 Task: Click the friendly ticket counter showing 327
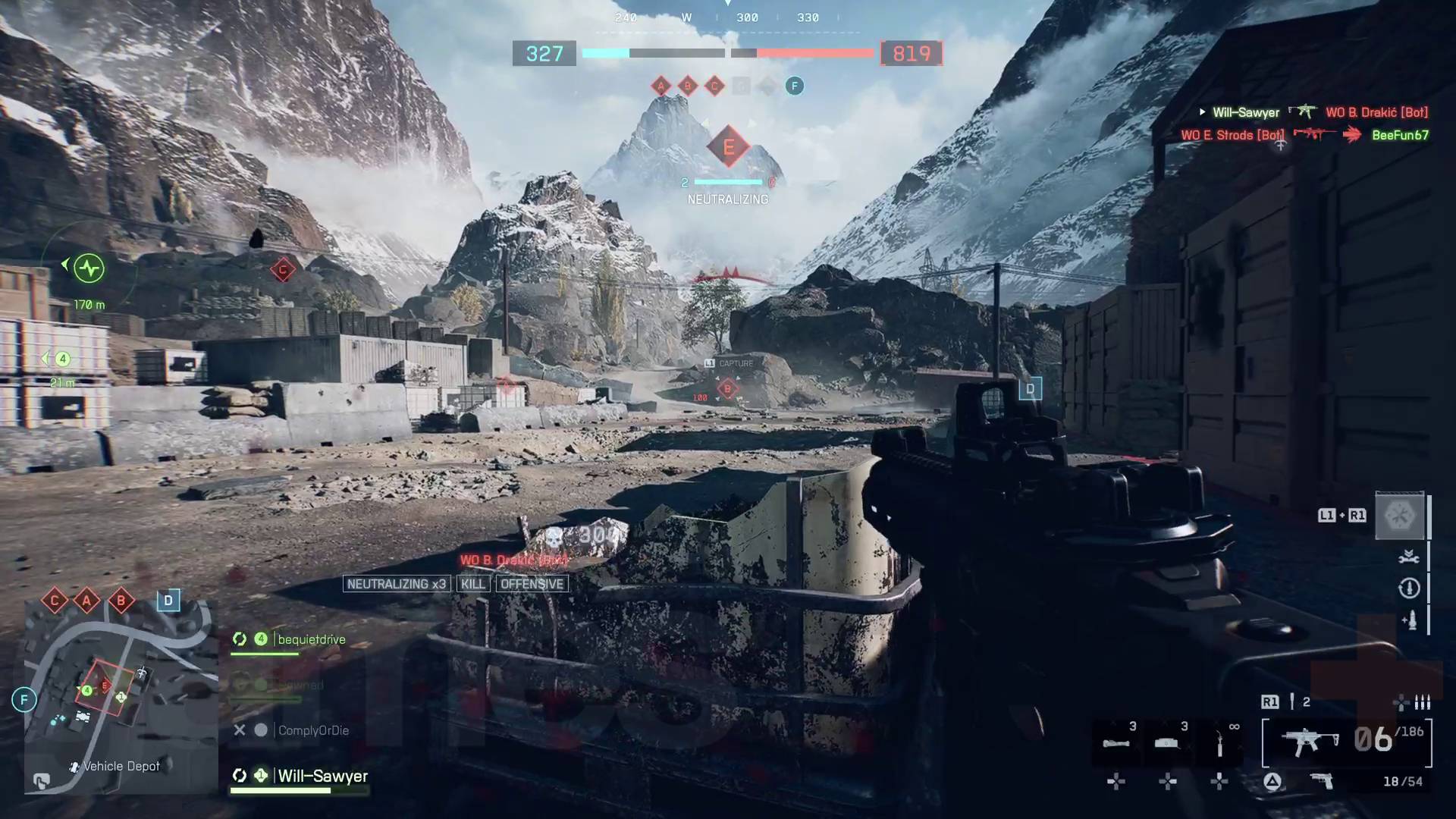[x=544, y=53]
